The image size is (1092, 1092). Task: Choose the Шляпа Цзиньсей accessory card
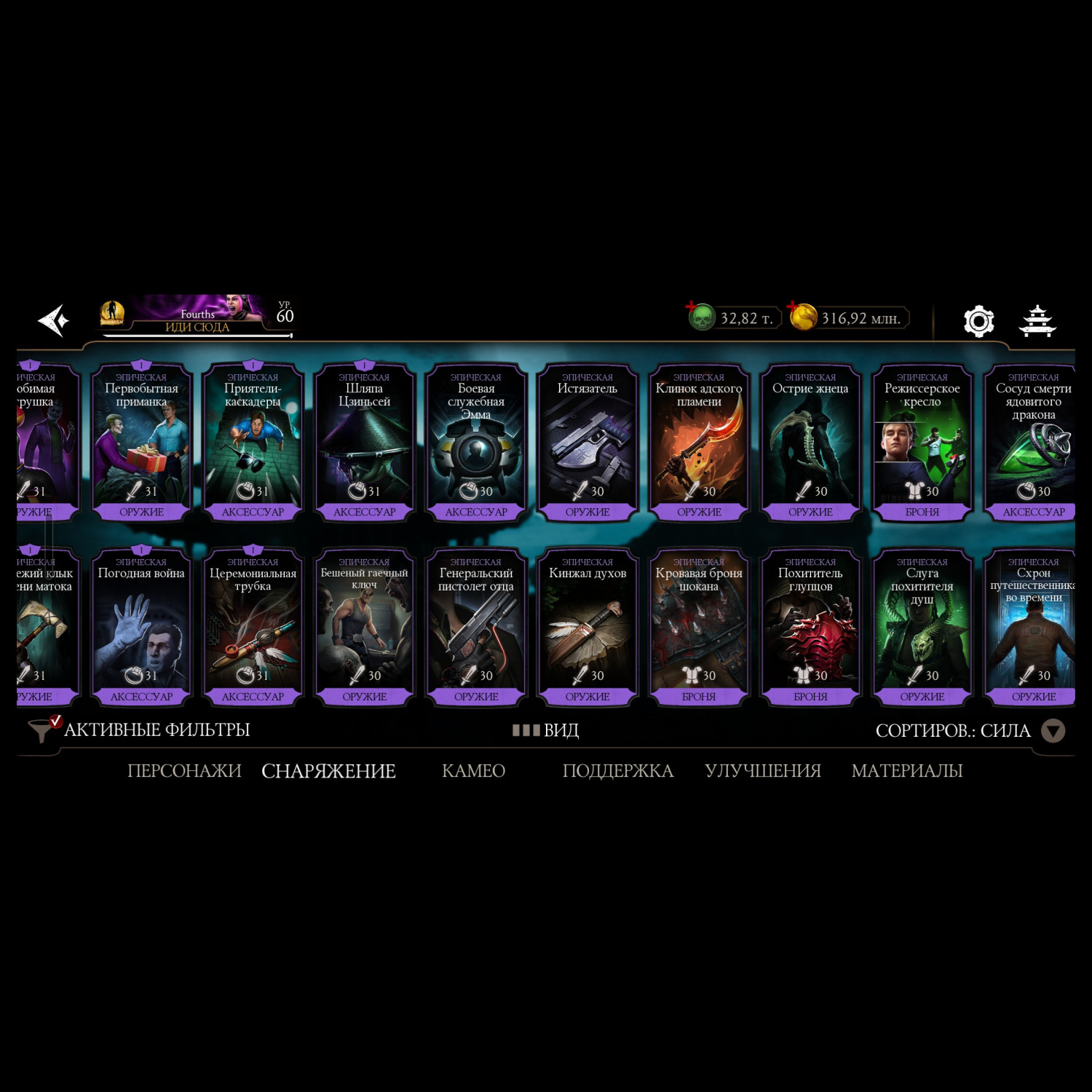[364, 441]
